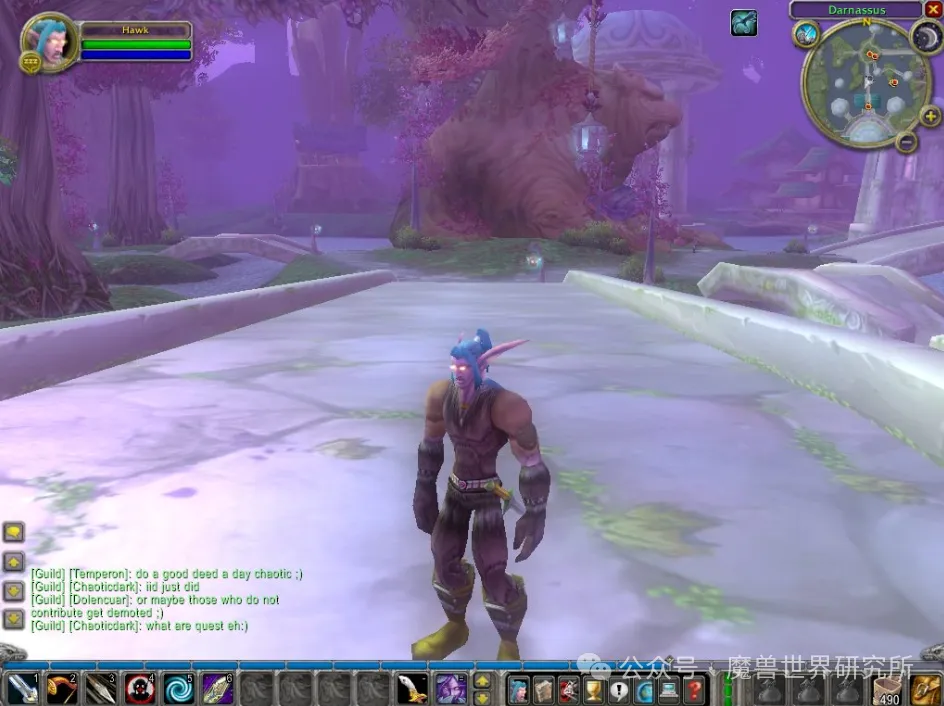
Task: Open the red question mark help button
Action: pyautogui.click(x=694, y=689)
